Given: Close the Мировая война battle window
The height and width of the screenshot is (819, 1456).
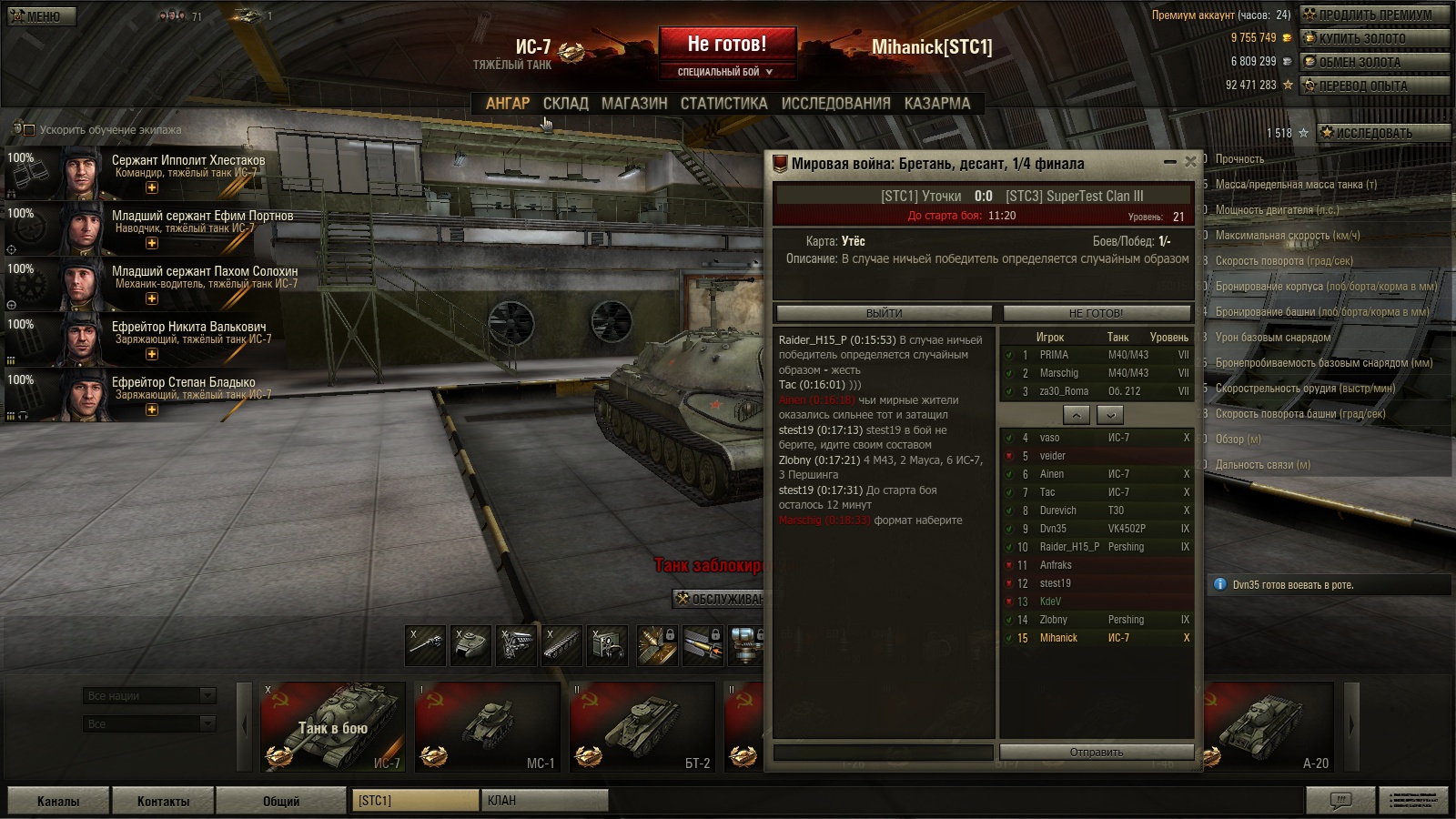Looking at the screenshot, I should (x=1189, y=162).
